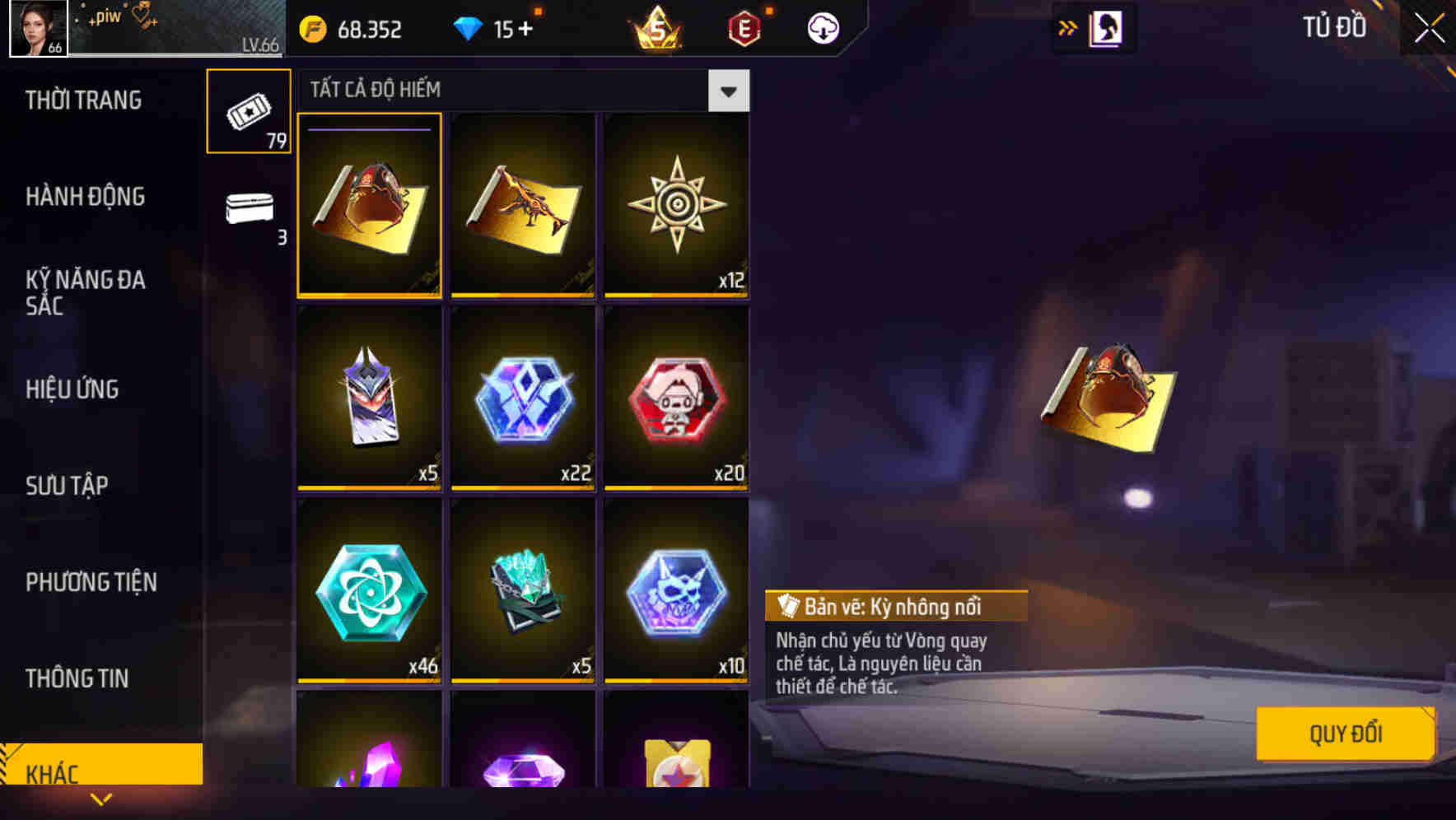This screenshot has width=1456, height=820.
Task: Choose the Kỳ nhông nổi blueprint item
Action: [369, 206]
